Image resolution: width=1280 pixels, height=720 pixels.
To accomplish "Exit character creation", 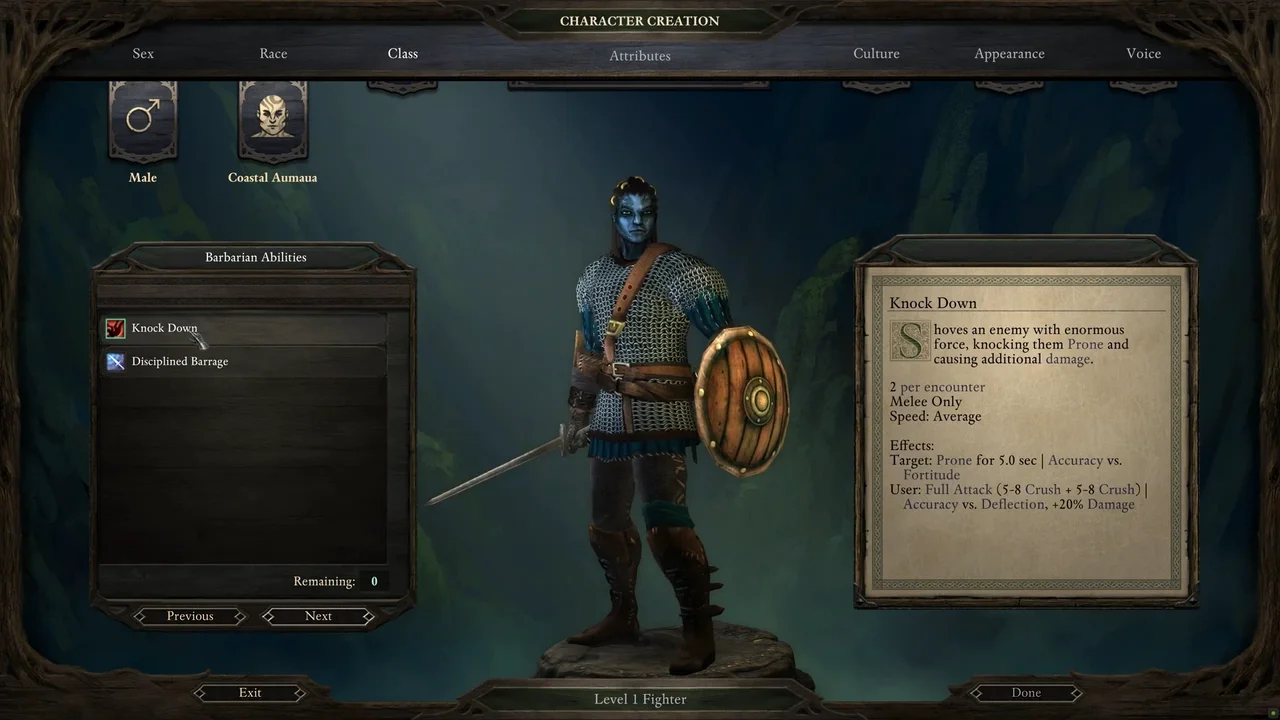I will pos(250,692).
